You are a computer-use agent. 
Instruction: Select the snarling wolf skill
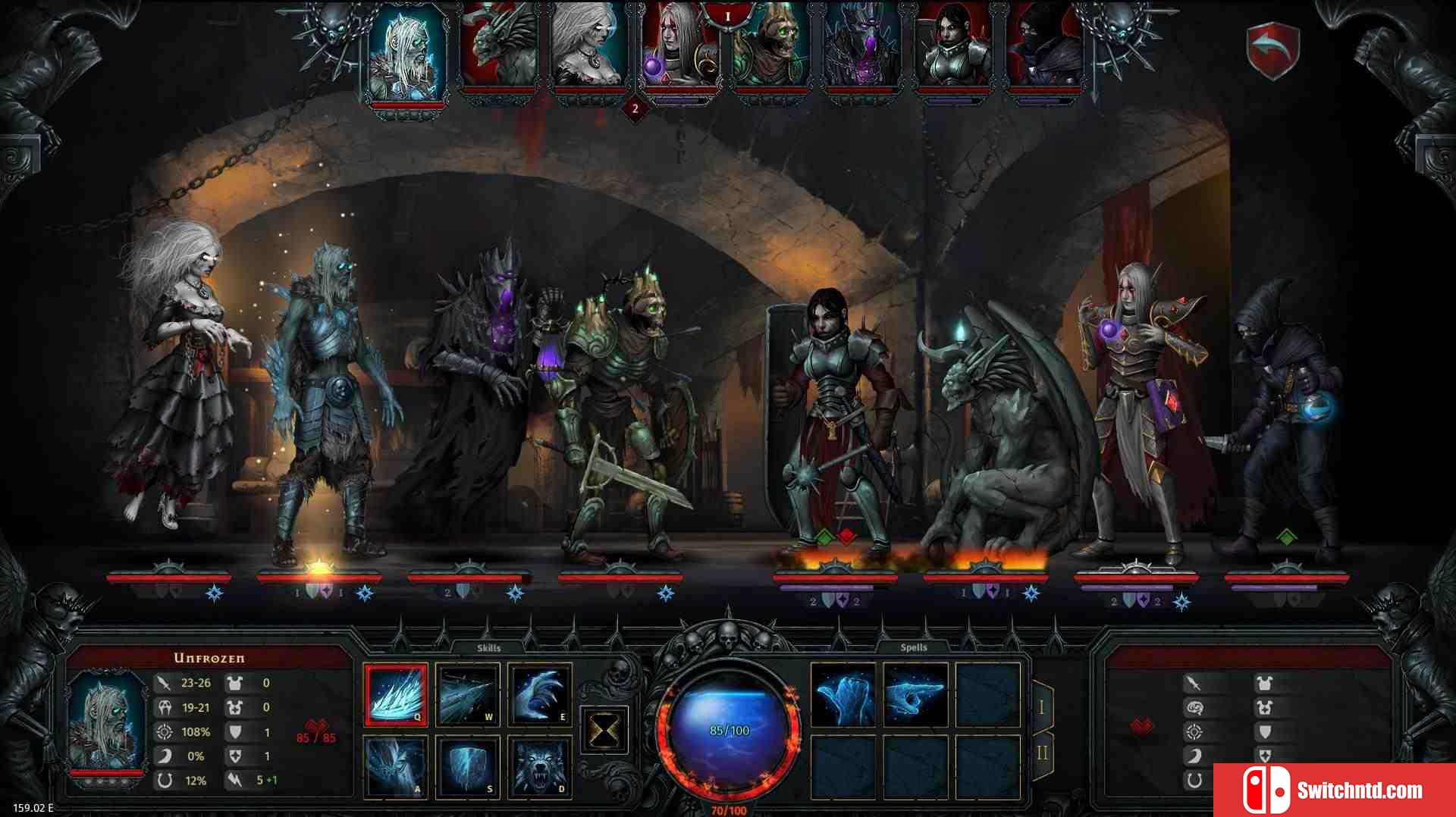(540, 766)
